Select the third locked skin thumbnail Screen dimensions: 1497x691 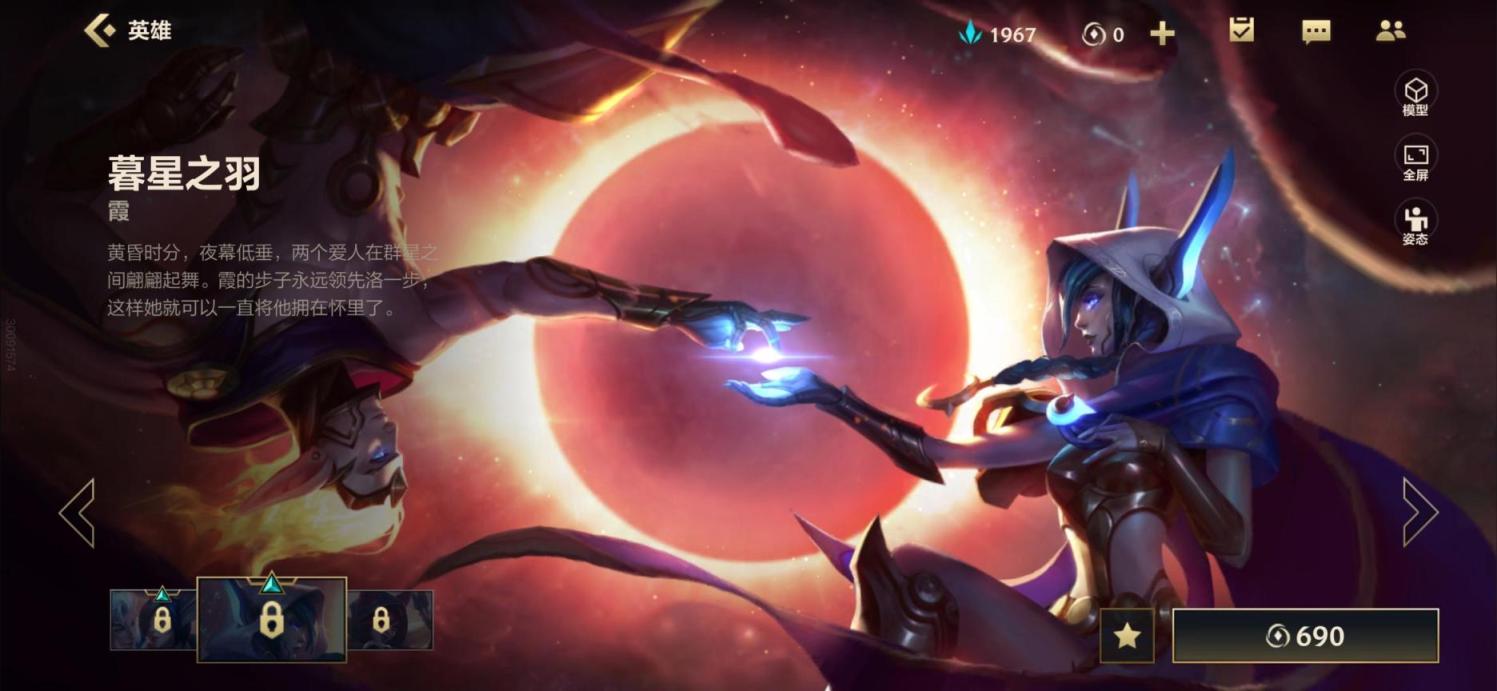click(390, 620)
